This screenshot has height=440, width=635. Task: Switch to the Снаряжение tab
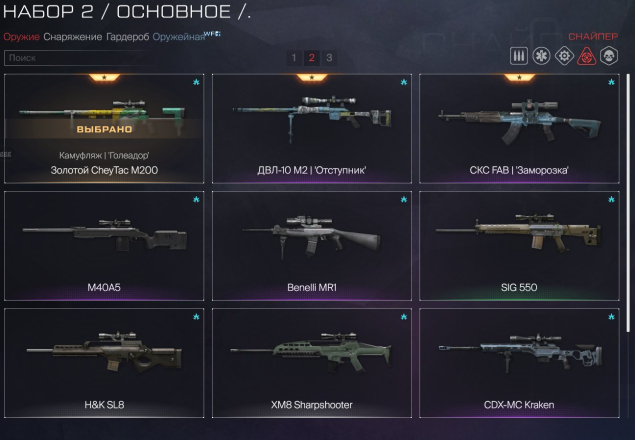72,37
